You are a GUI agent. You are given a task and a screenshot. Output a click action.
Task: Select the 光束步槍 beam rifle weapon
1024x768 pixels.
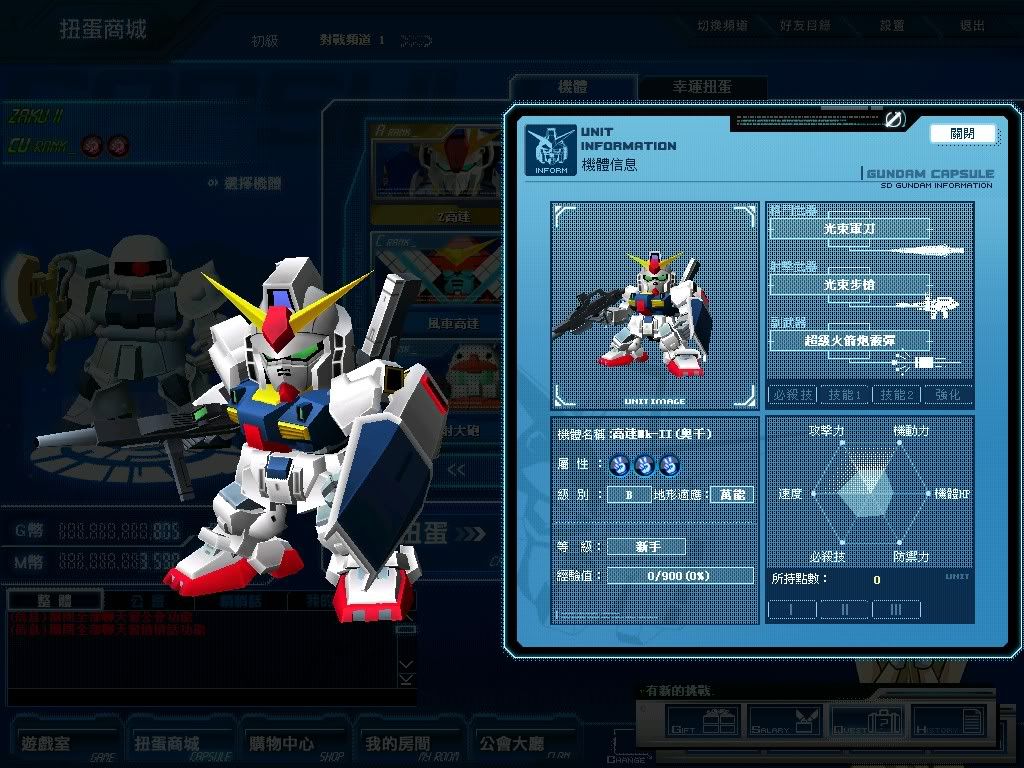(x=849, y=285)
